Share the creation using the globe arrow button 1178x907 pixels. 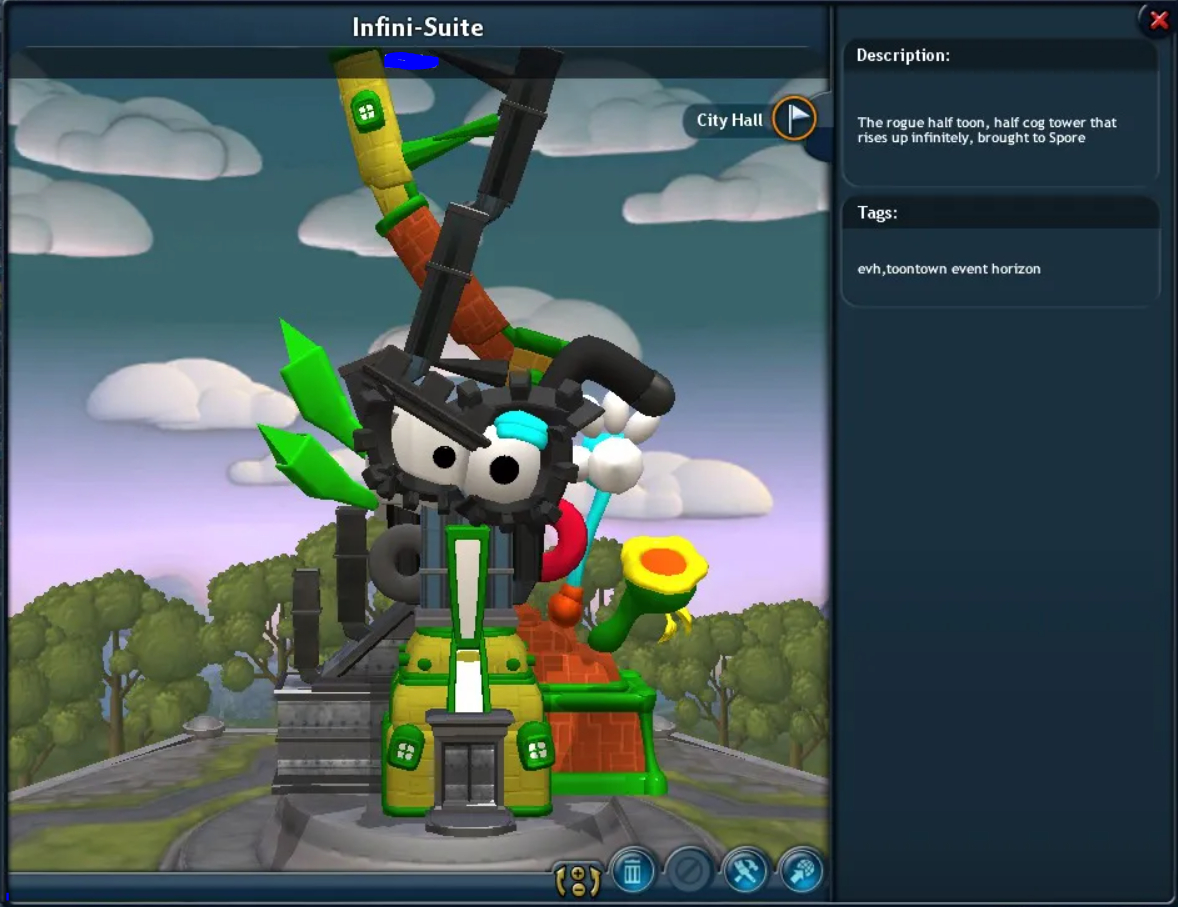pos(801,872)
